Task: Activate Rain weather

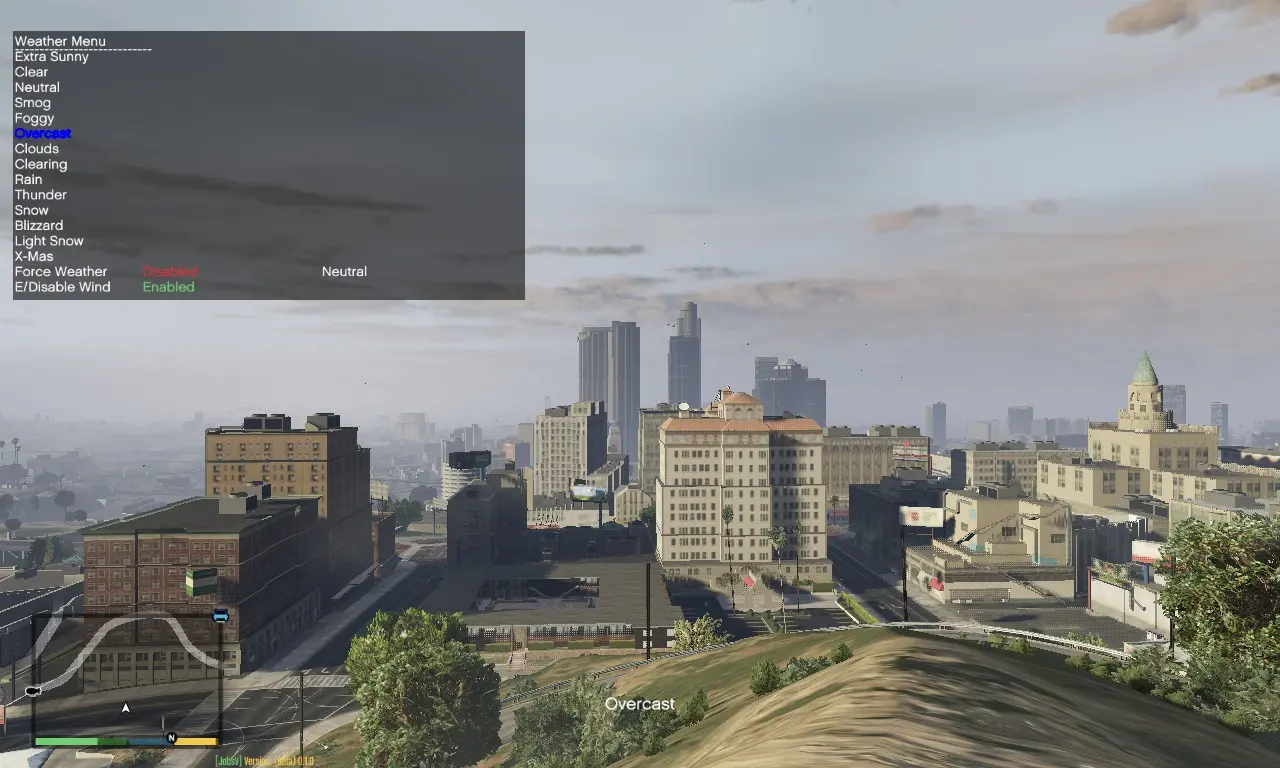Action: 28,179
